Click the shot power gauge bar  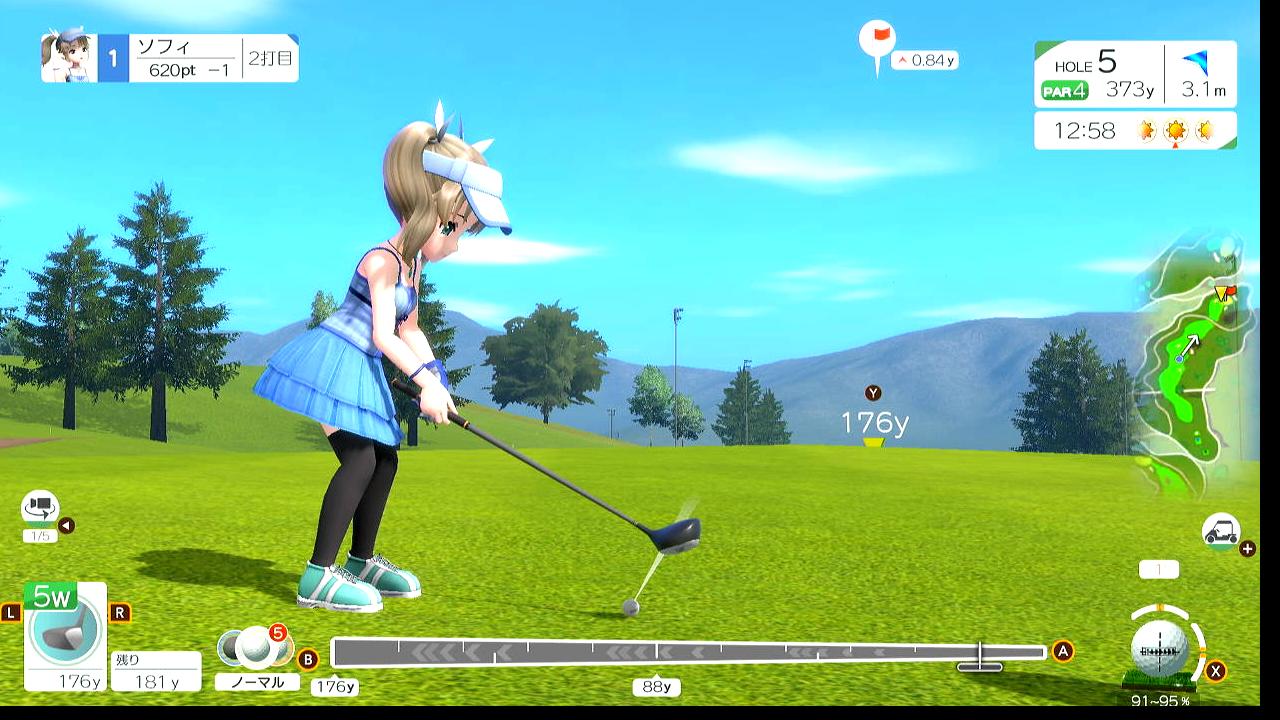688,653
